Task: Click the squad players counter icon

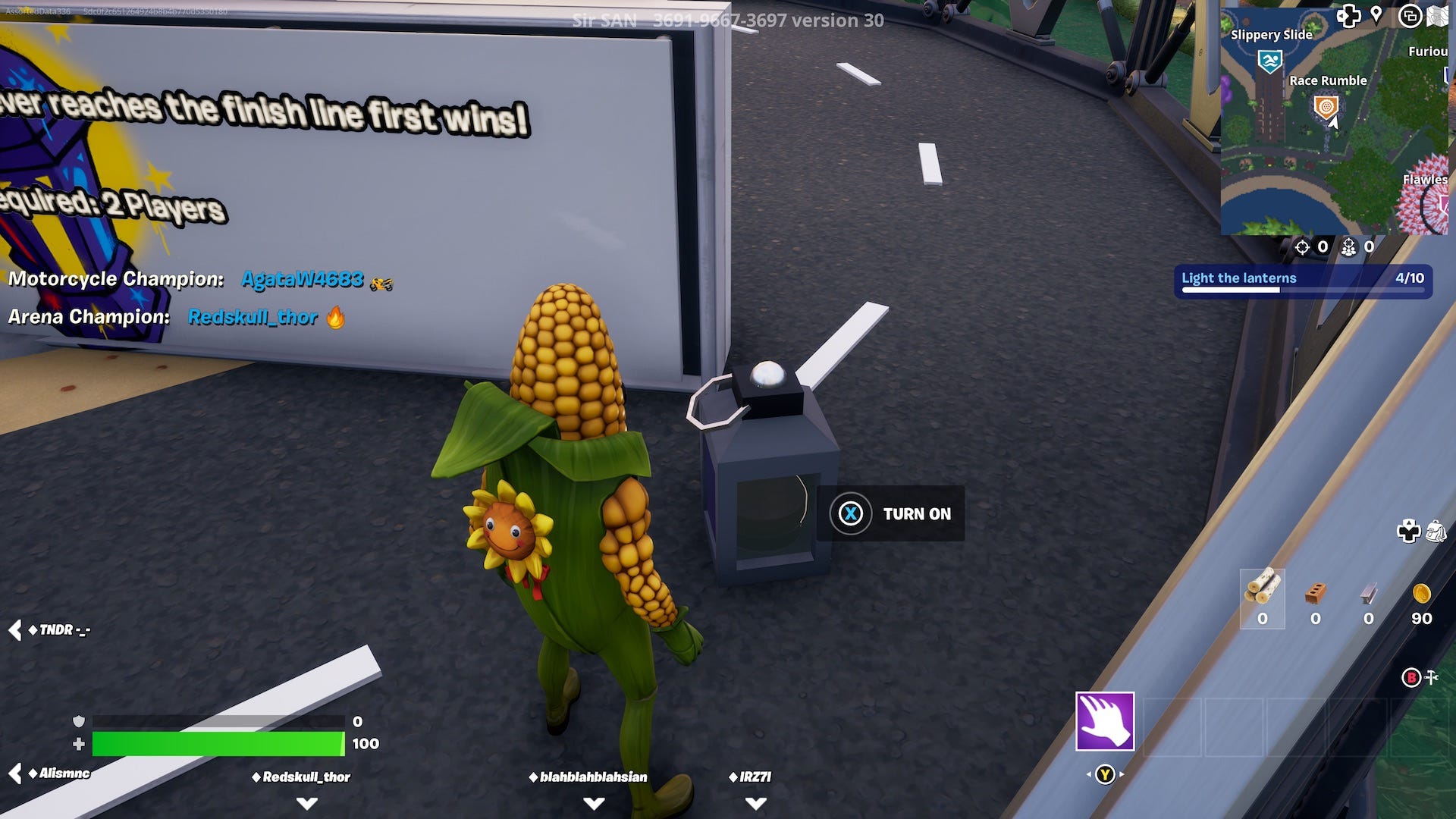Action: pos(1350,249)
